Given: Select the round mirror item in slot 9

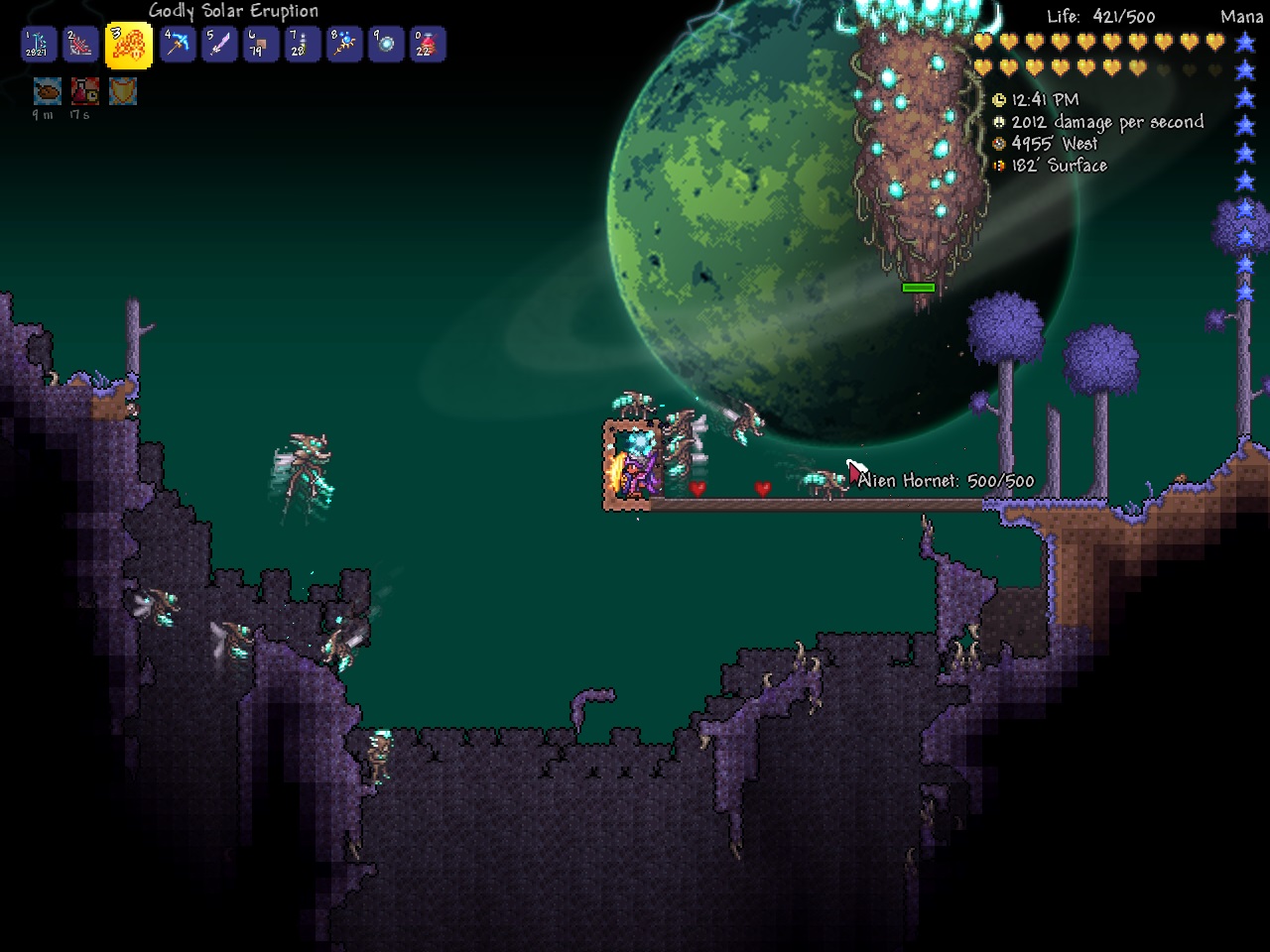Looking at the screenshot, I should point(386,45).
